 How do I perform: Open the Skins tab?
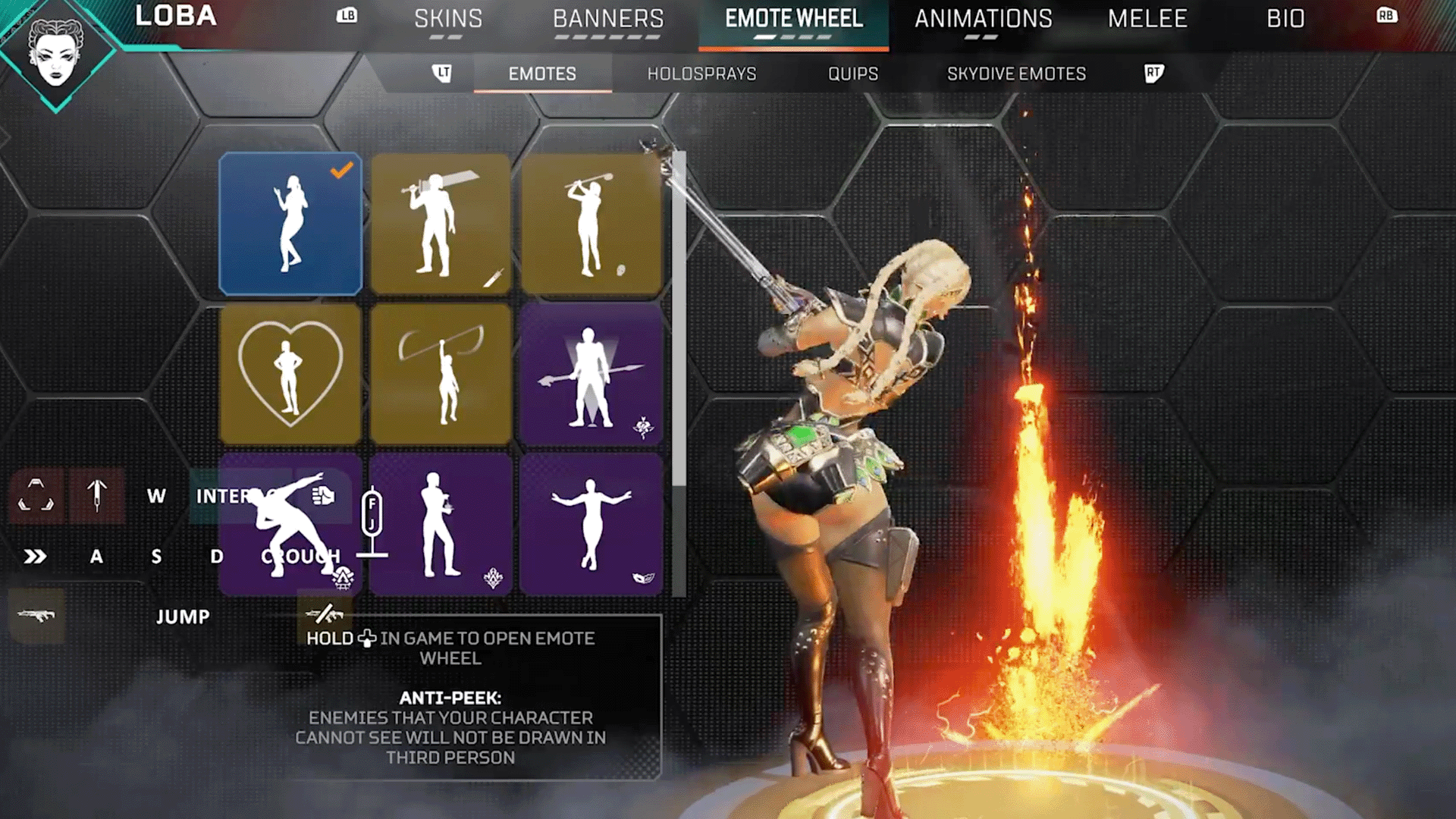click(448, 19)
